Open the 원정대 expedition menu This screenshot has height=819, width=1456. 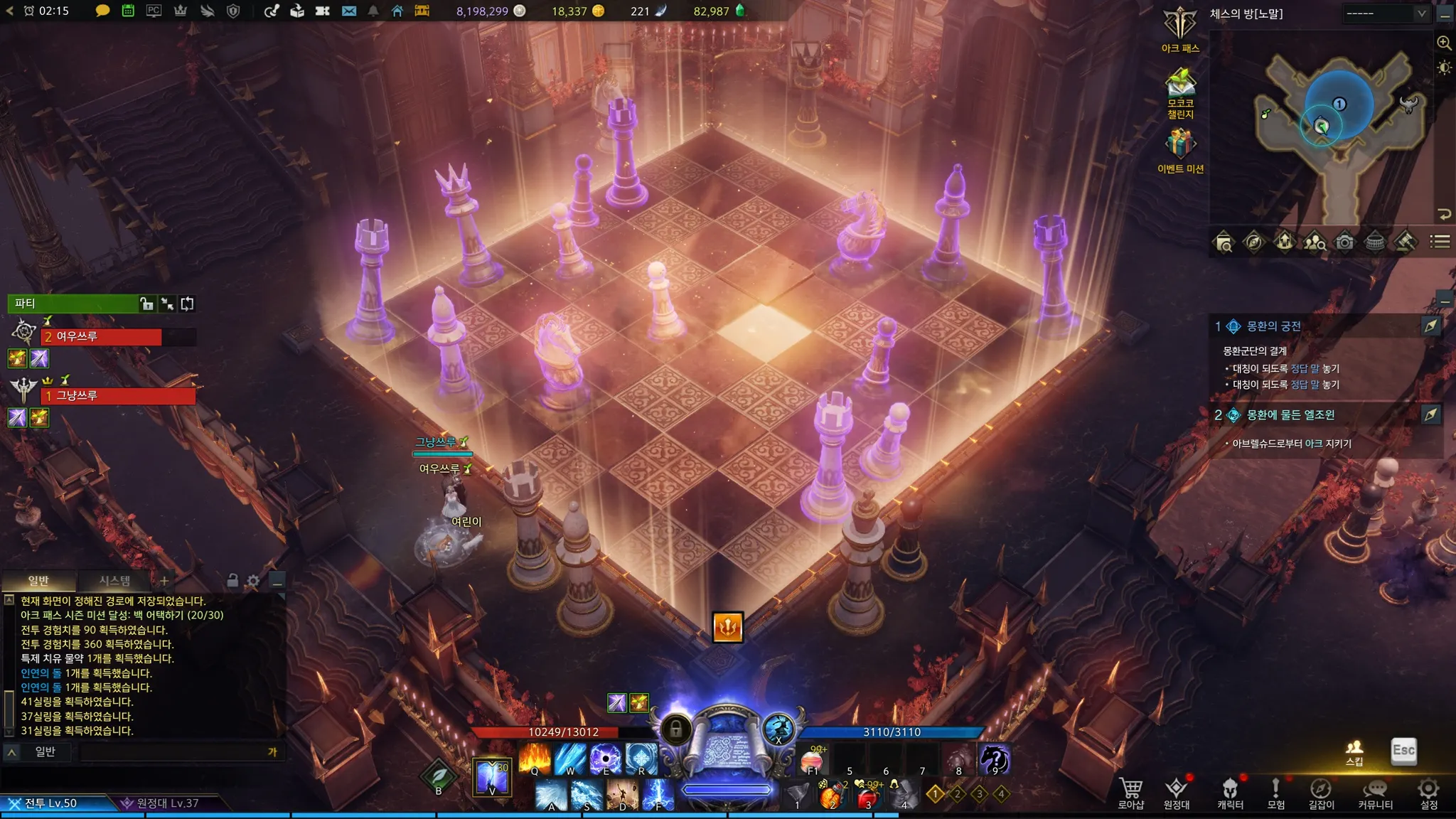[1177, 792]
